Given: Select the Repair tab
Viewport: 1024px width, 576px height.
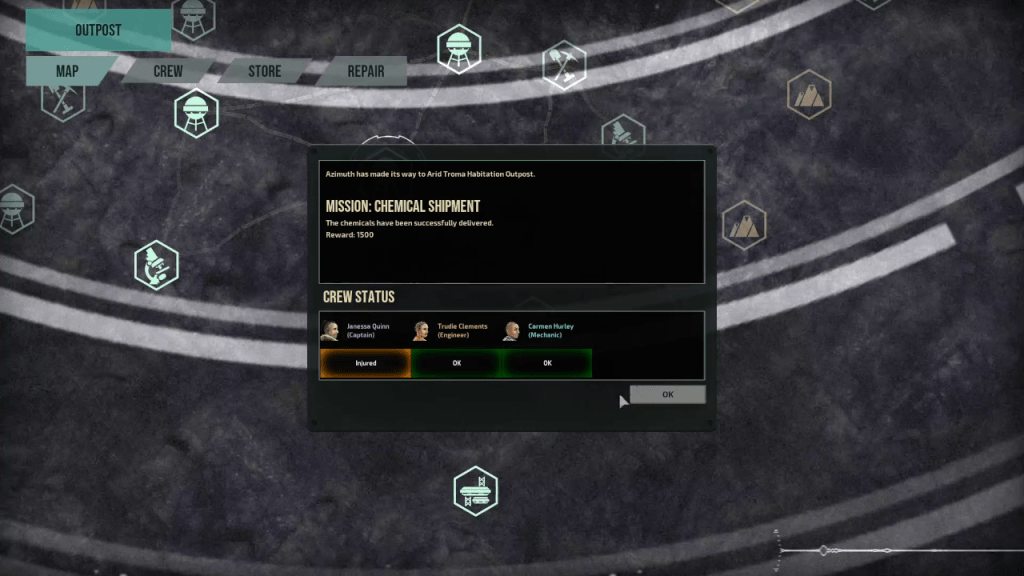Looking at the screenshot, I should click(x=365, y=71).
